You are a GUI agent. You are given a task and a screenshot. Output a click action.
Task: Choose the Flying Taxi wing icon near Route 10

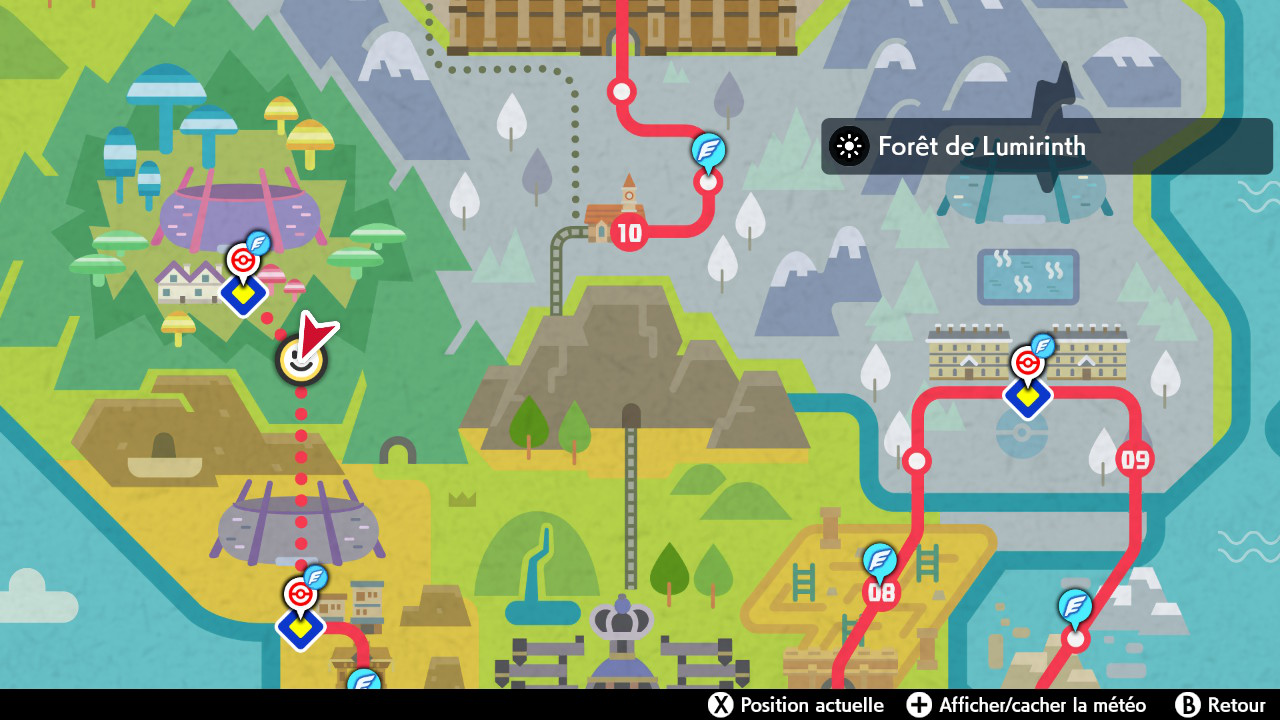pos(709,151)
